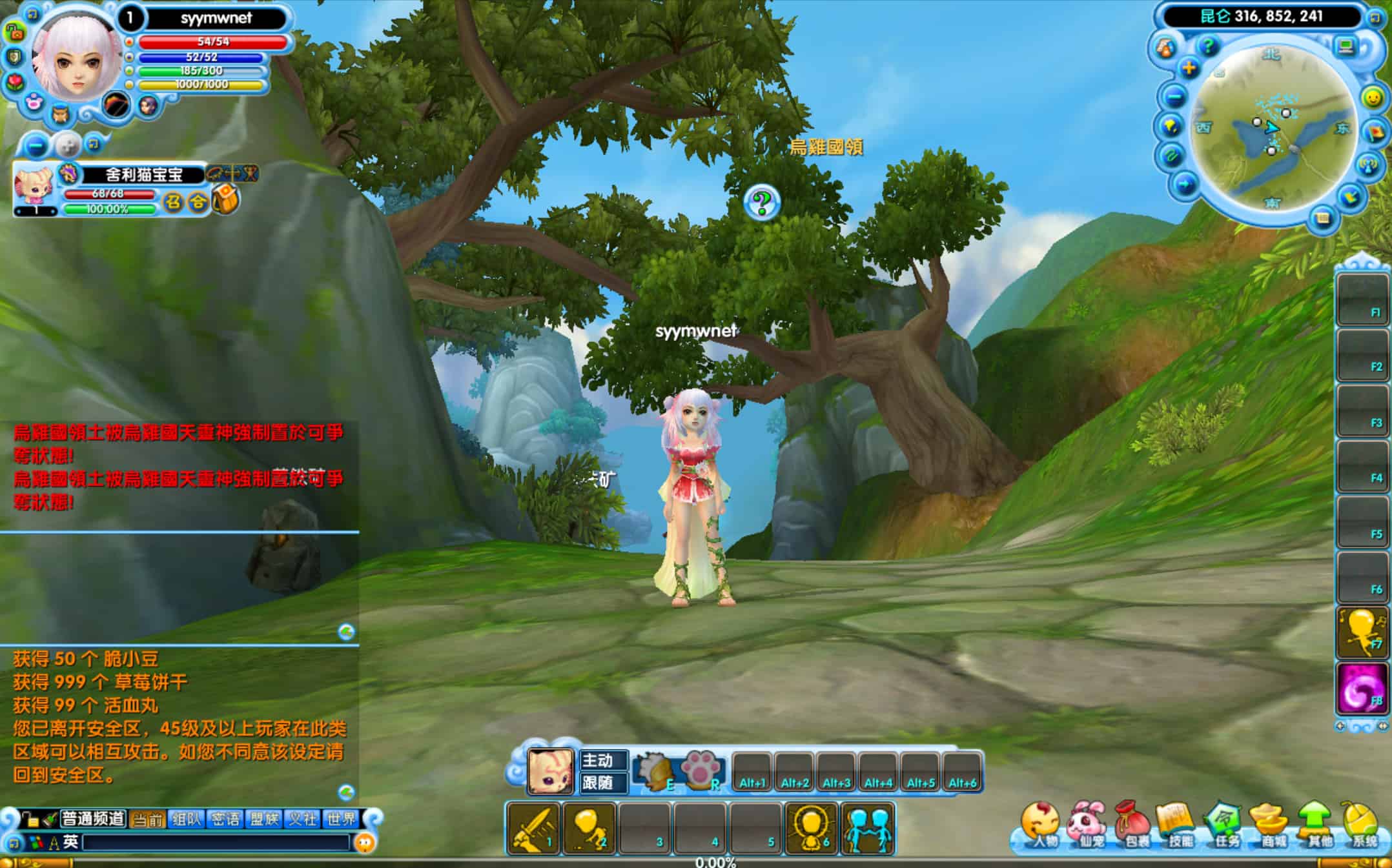Open the 任务 quest log
Image resolution: width=1392 pixels, height=868 pixels.
1225,826
